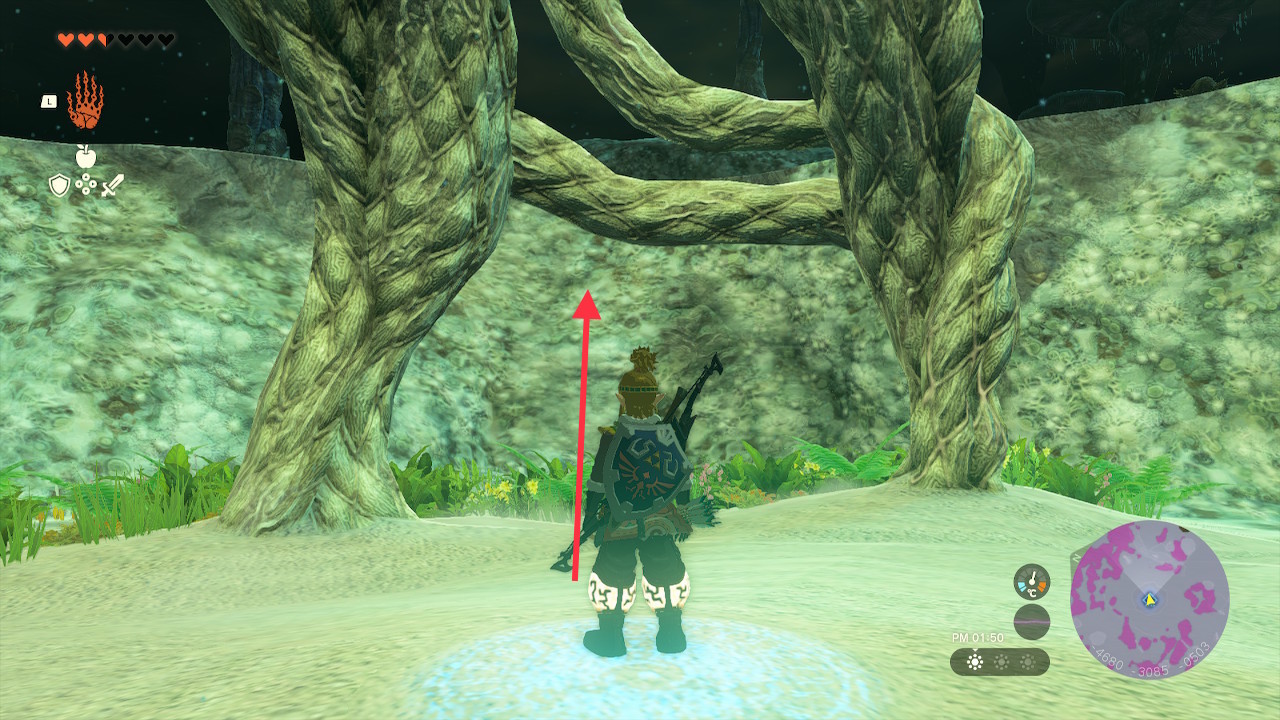Open the sword weapon quick-select icon

tap(112, 185)
